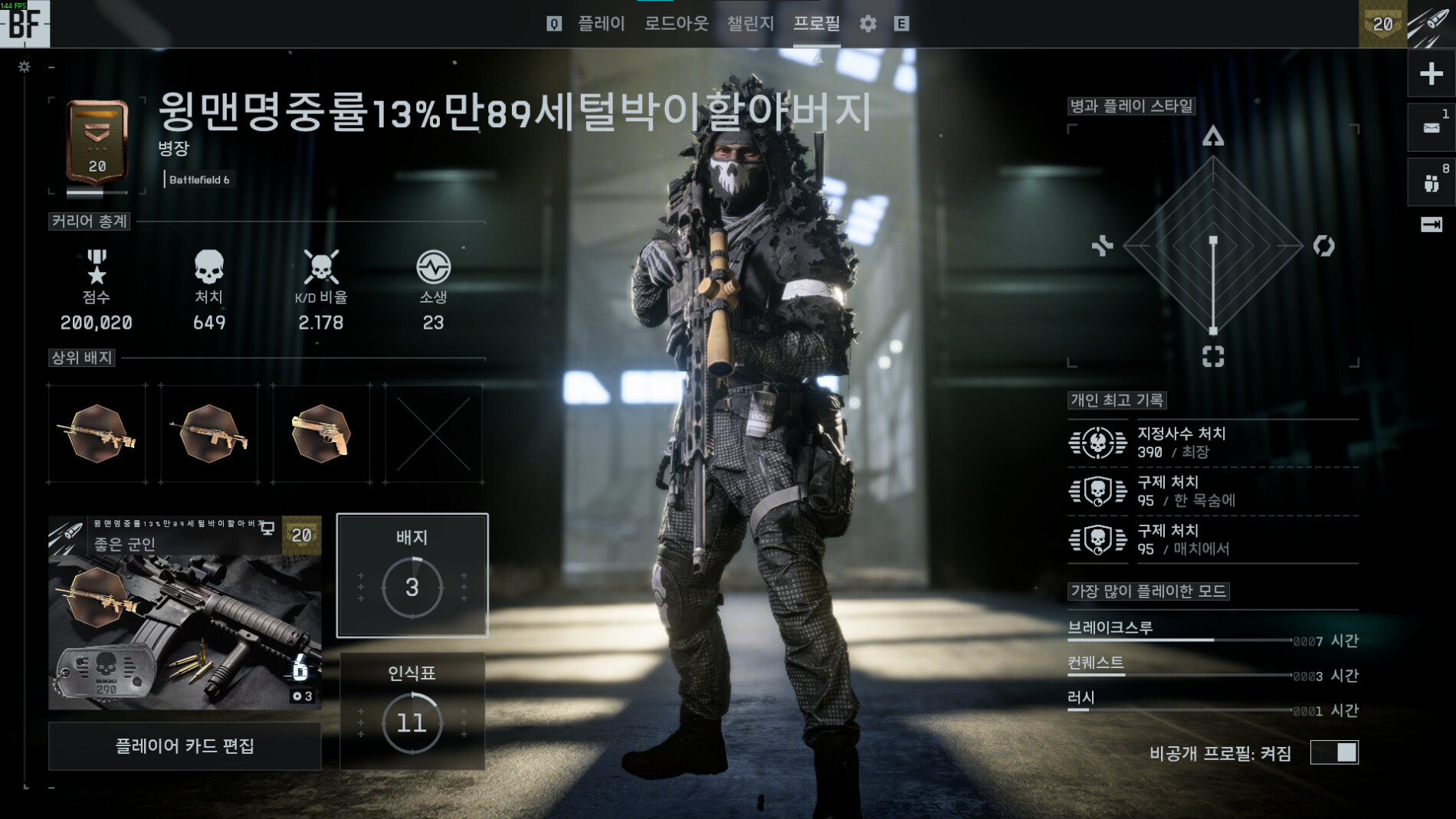The image size is (1456, 819).
Task: Open the 프로필 tab
Action: [x=816, y=24]
